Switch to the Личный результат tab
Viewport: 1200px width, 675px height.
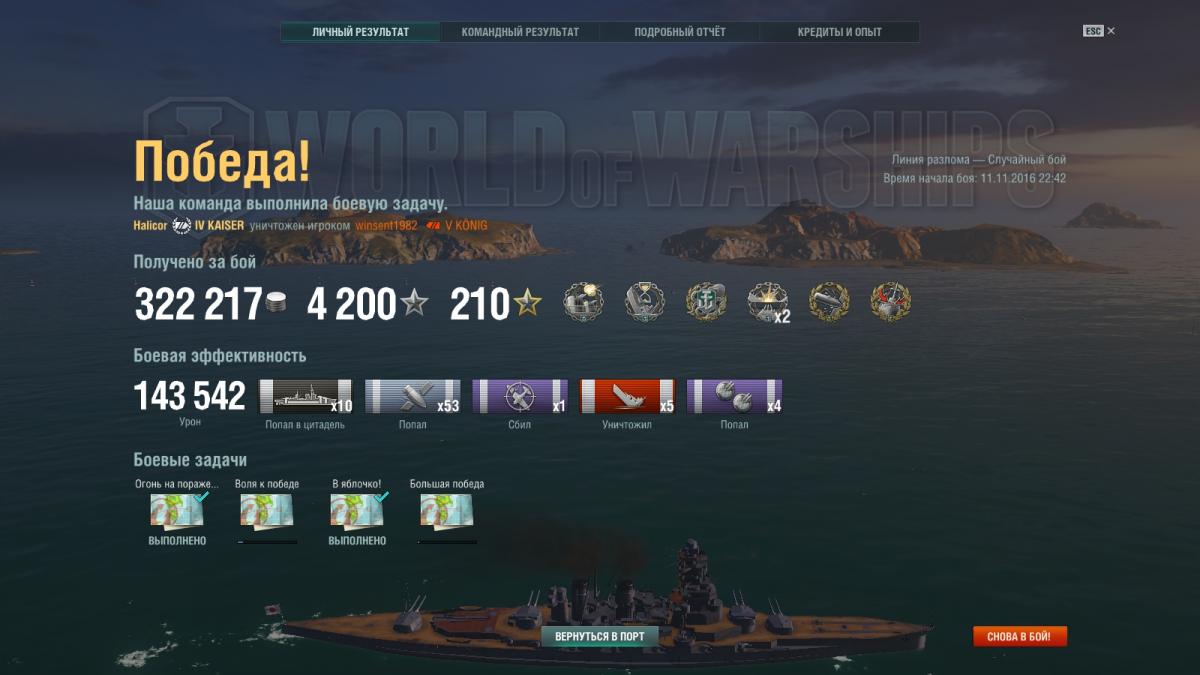(360, 32)
